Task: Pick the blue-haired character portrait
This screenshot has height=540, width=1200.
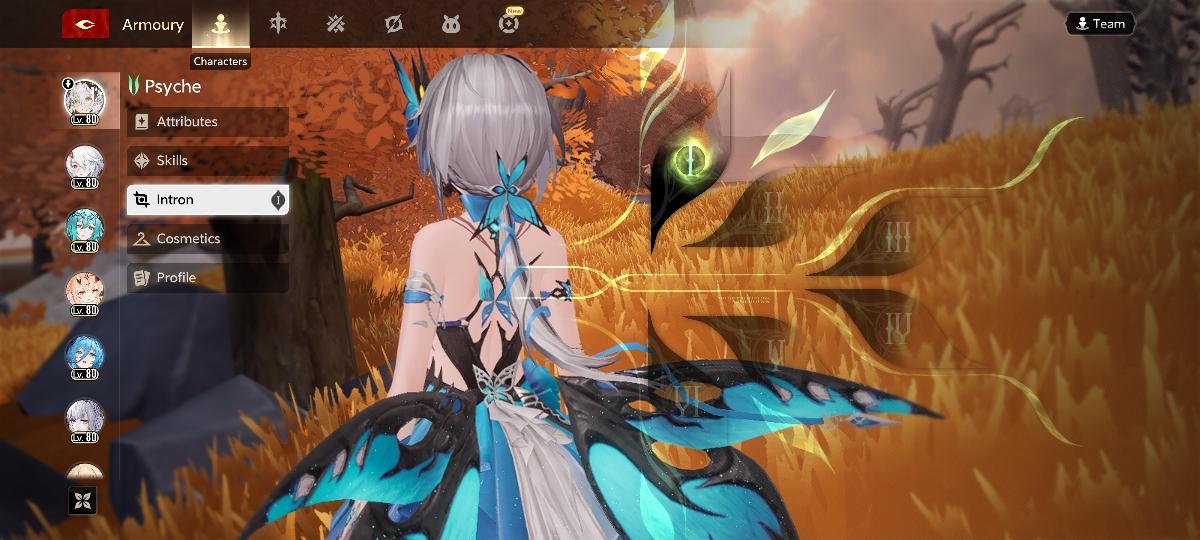Action: pos(85,355)
